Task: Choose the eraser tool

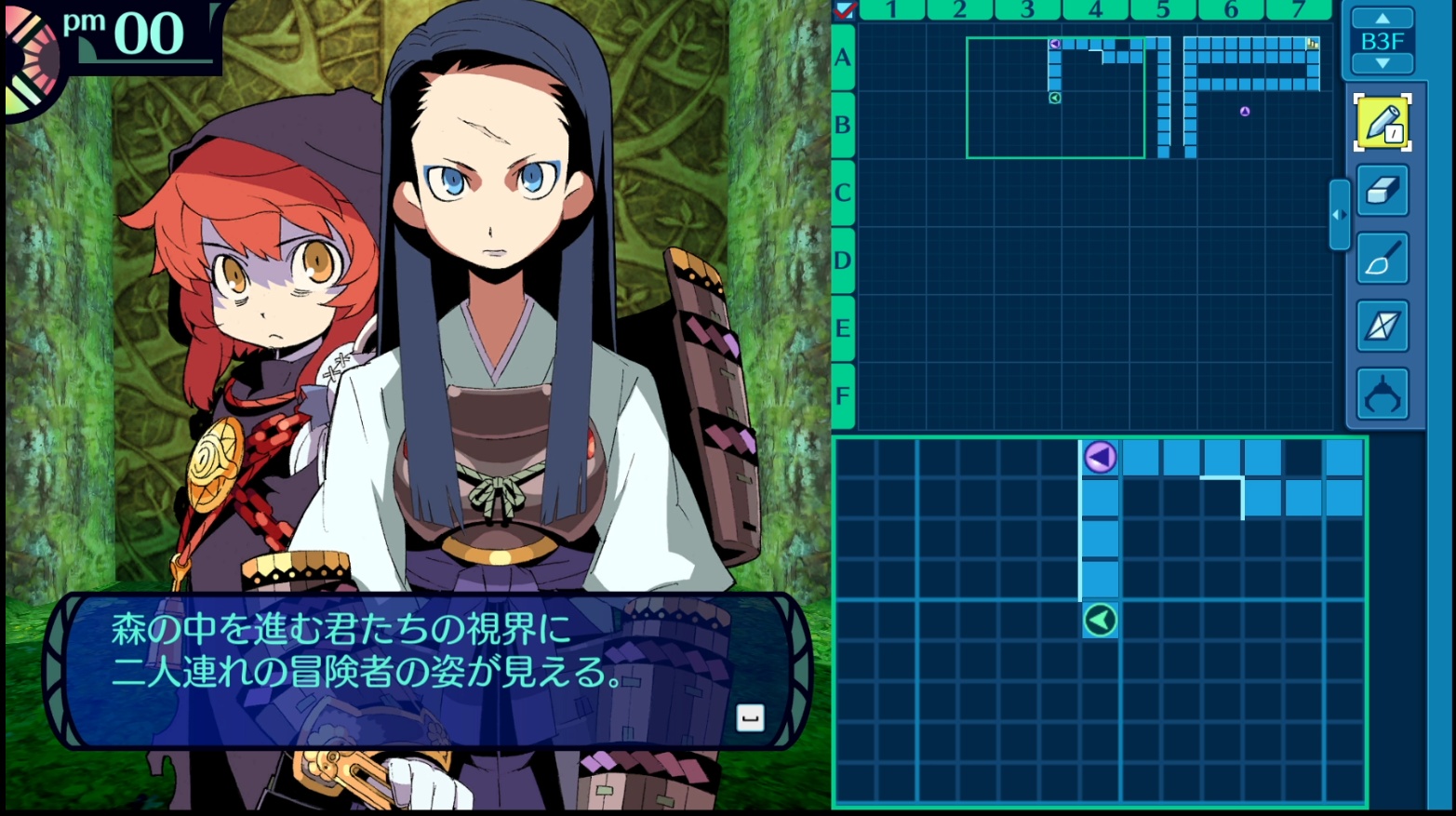Action: 1382,190
